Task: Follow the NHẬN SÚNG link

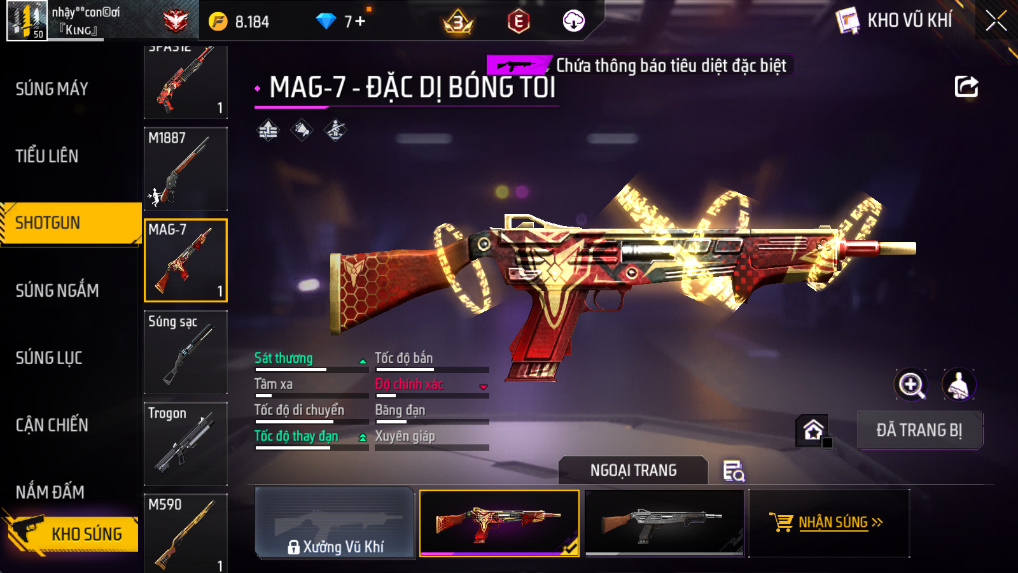Action: (829, 522)
